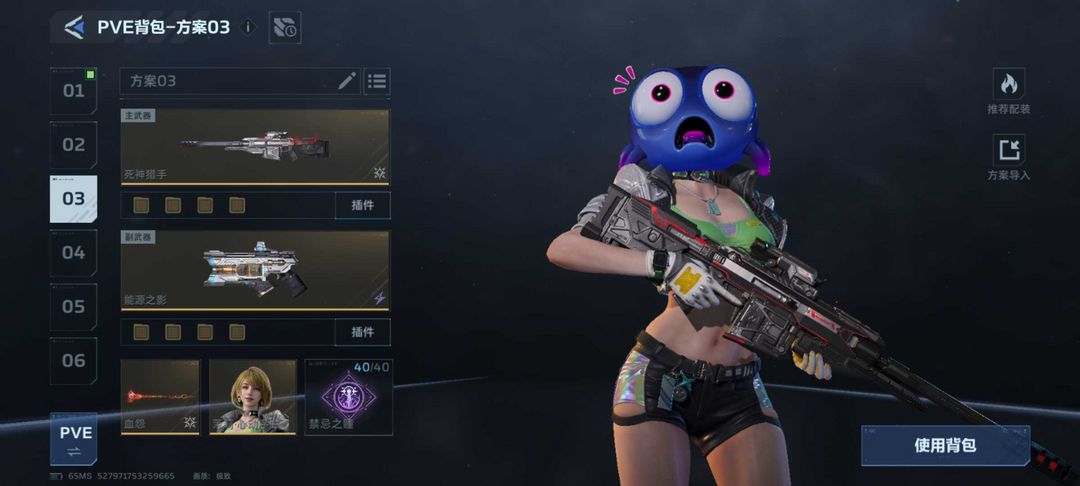Screen dimensions: 1080x486
Task: Open 插件 for the secondary weapon
Action: (x=362, y=331)
